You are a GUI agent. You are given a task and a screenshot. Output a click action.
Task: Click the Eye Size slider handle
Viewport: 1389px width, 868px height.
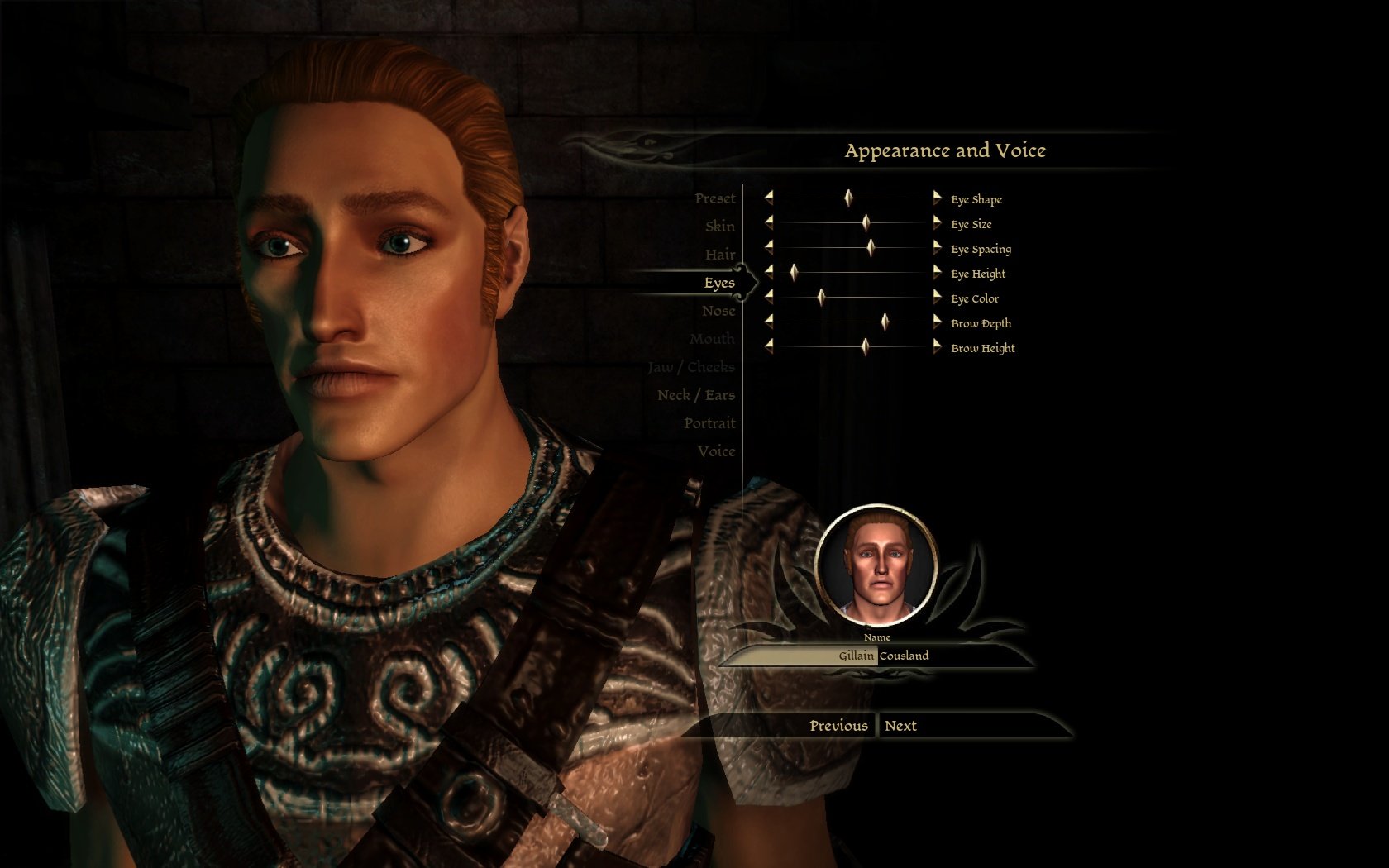(x=866, y=222)
